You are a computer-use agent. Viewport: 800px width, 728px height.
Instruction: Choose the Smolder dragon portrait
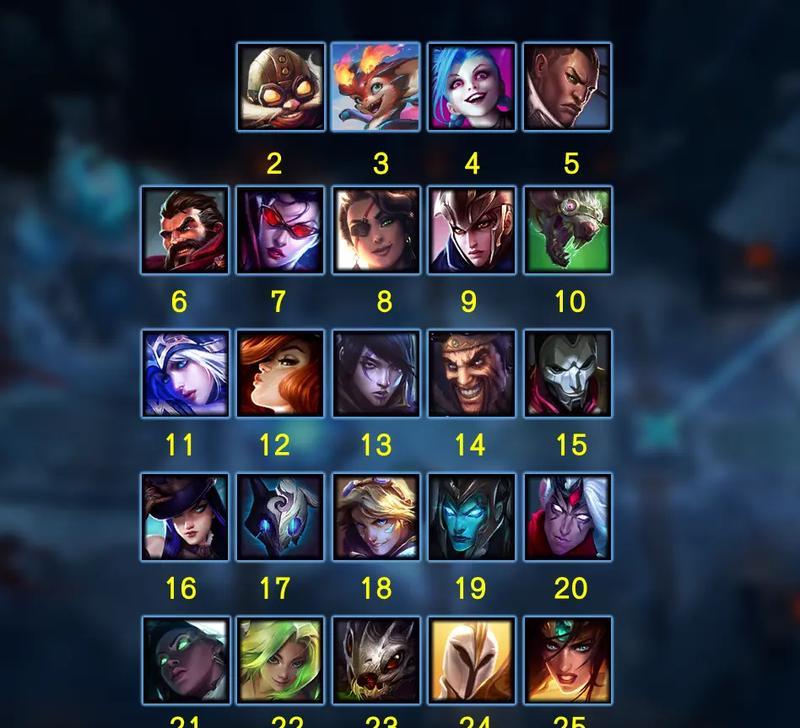[375, 87]
